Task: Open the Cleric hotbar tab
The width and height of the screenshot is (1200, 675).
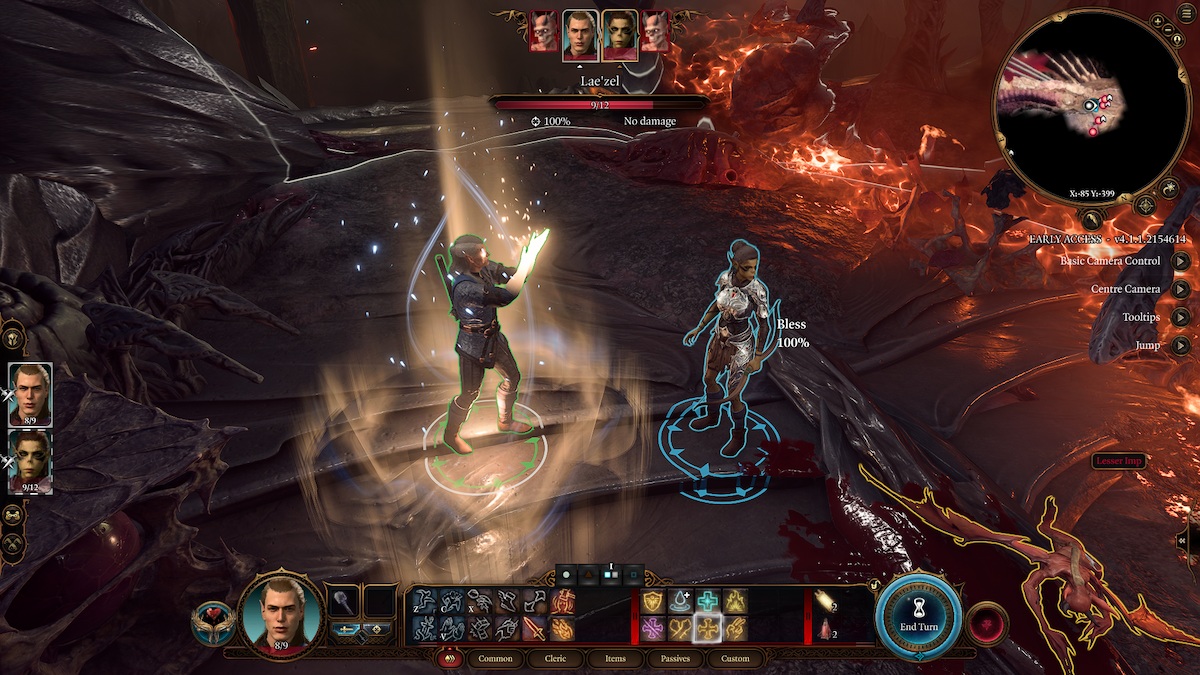Action: 557,659
